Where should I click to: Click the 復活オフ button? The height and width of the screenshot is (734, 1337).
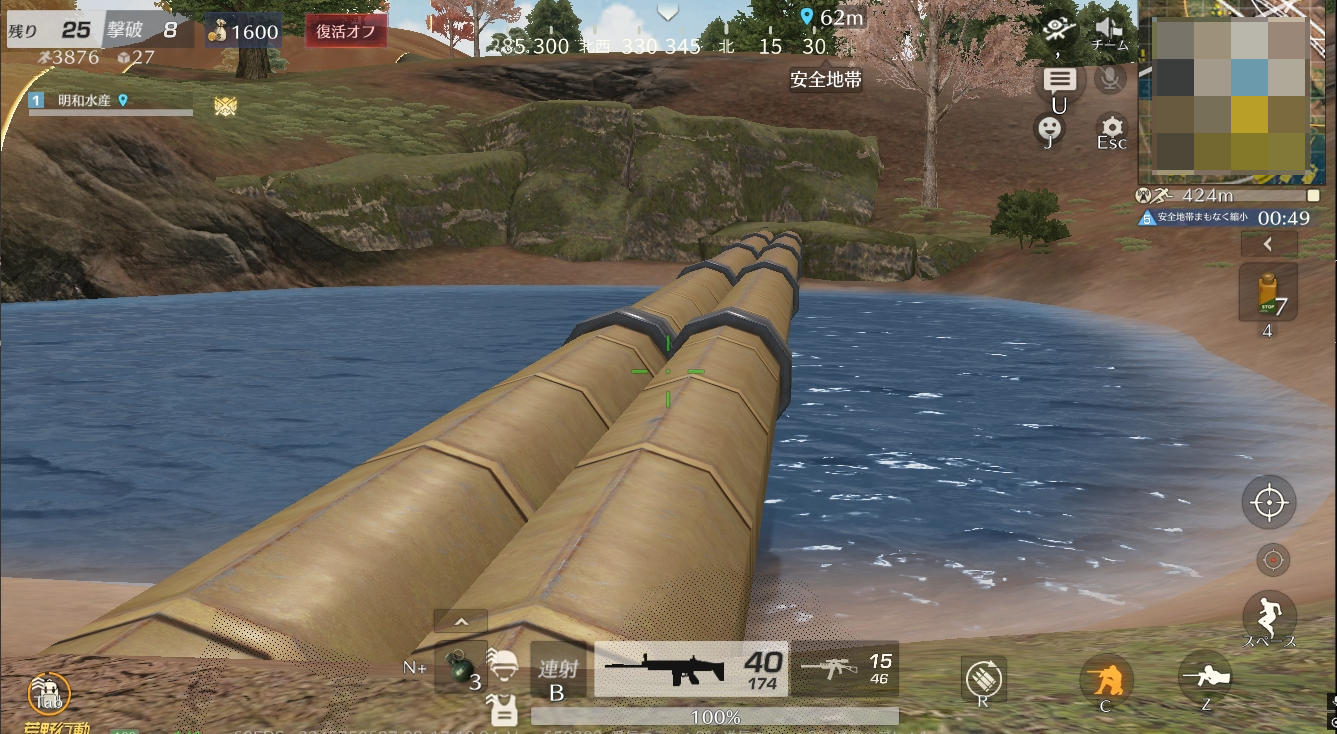345,31
